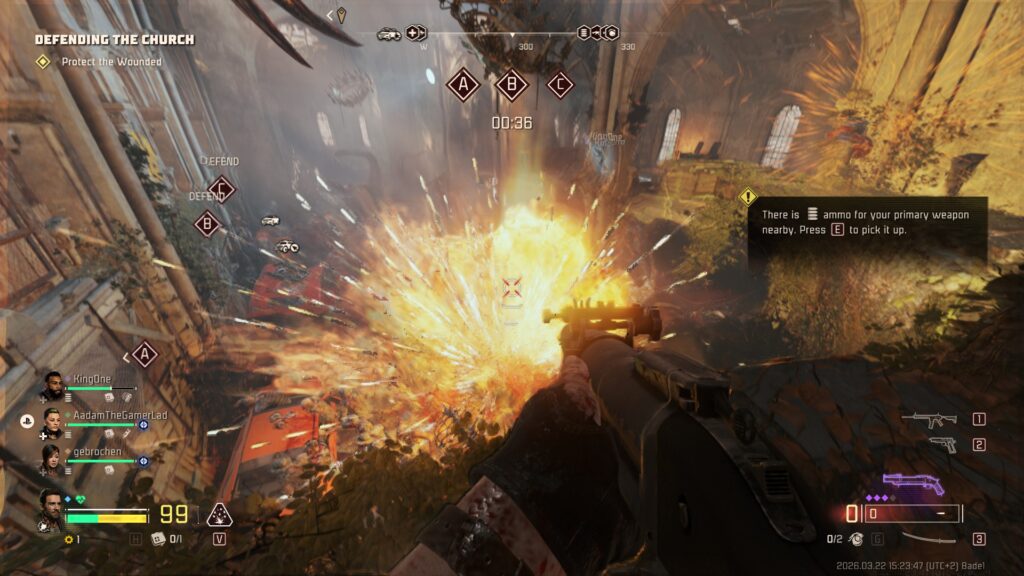
Task: Click gebrochen's squad portrait
Action: pos(52,458)
